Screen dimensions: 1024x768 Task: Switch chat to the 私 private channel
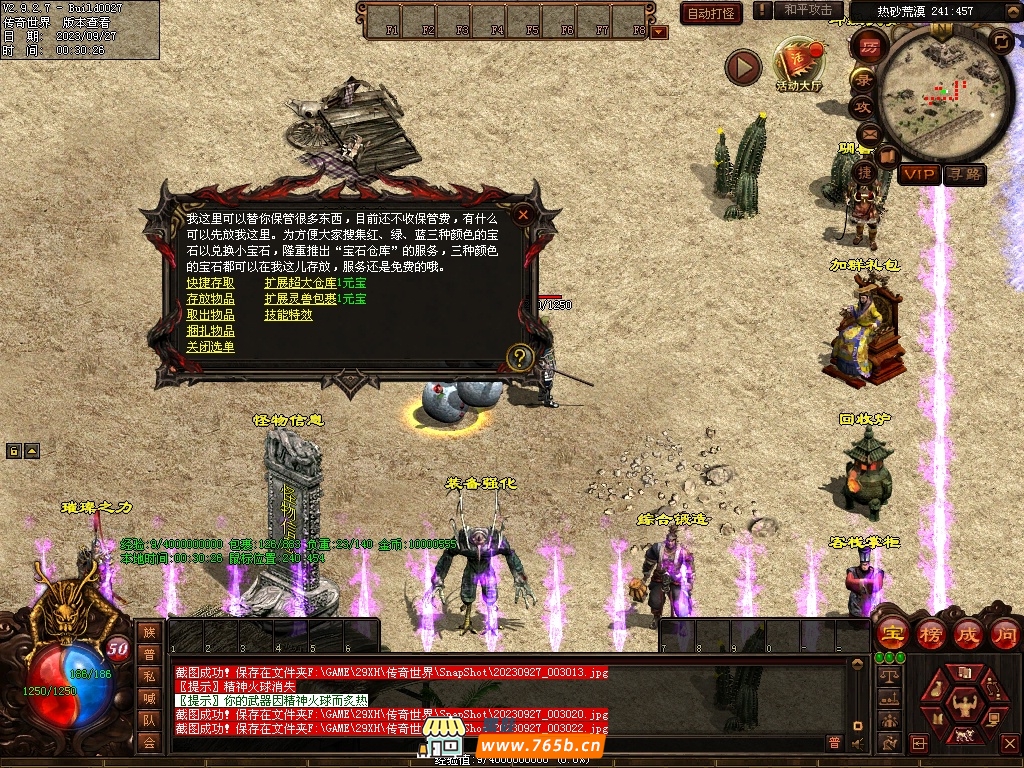pyautogui.click(x=149, y=675)
